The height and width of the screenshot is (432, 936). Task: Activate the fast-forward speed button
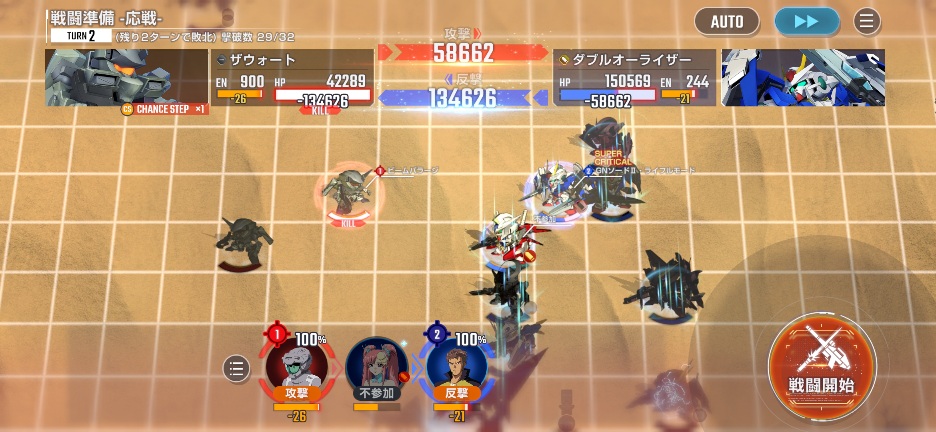[x=806, y=21]
